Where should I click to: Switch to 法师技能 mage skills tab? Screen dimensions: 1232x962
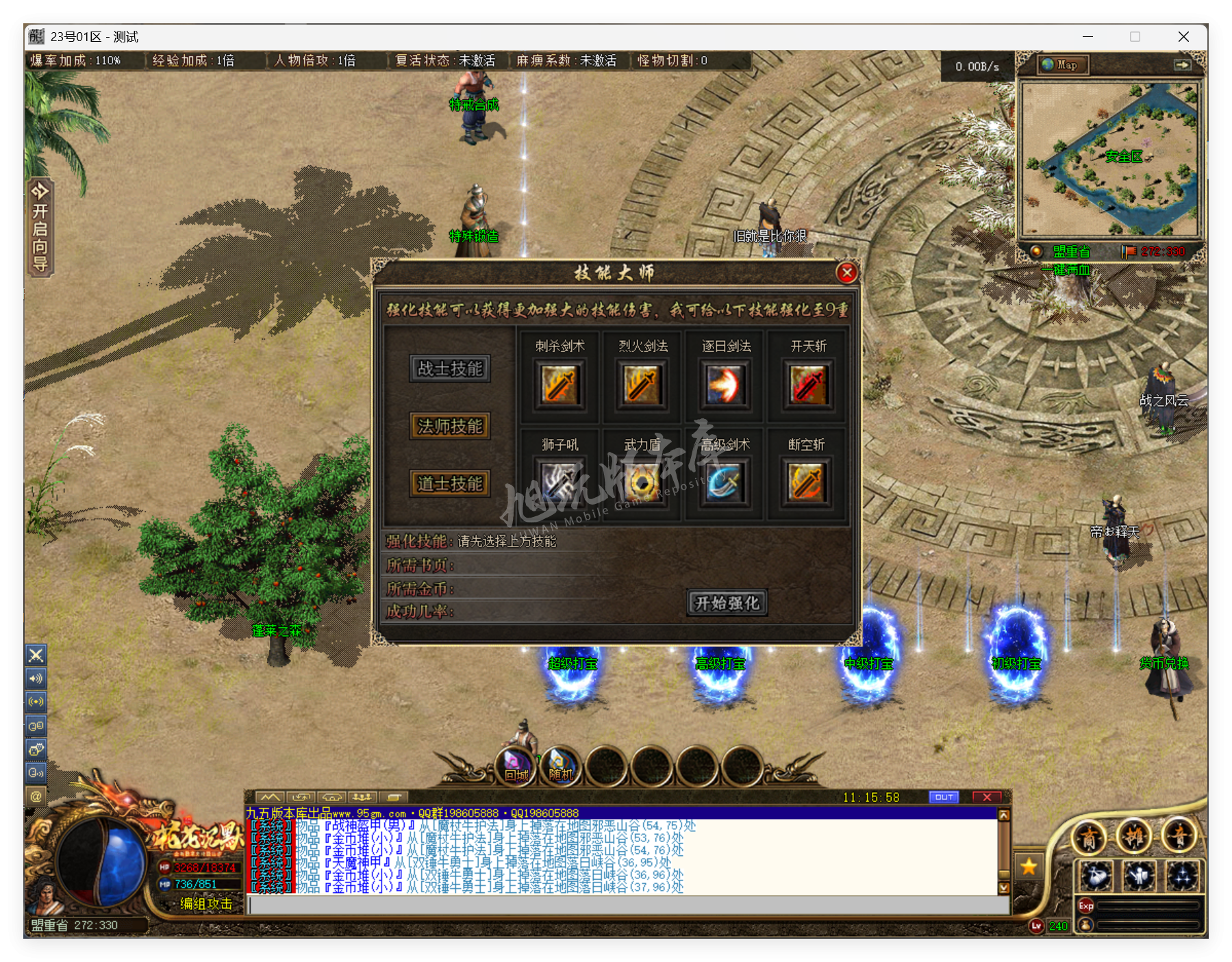449,427
